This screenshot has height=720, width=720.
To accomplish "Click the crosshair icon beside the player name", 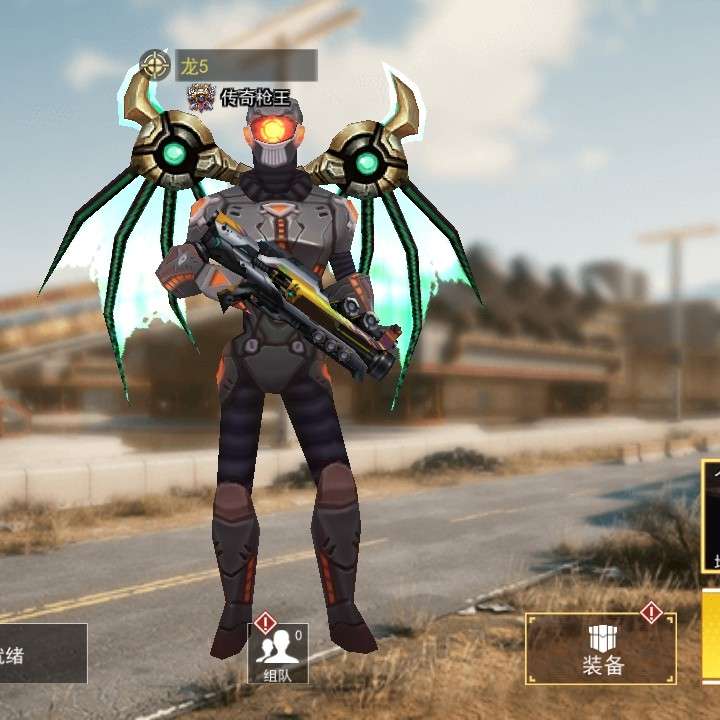I will click(x=155, y=66).
